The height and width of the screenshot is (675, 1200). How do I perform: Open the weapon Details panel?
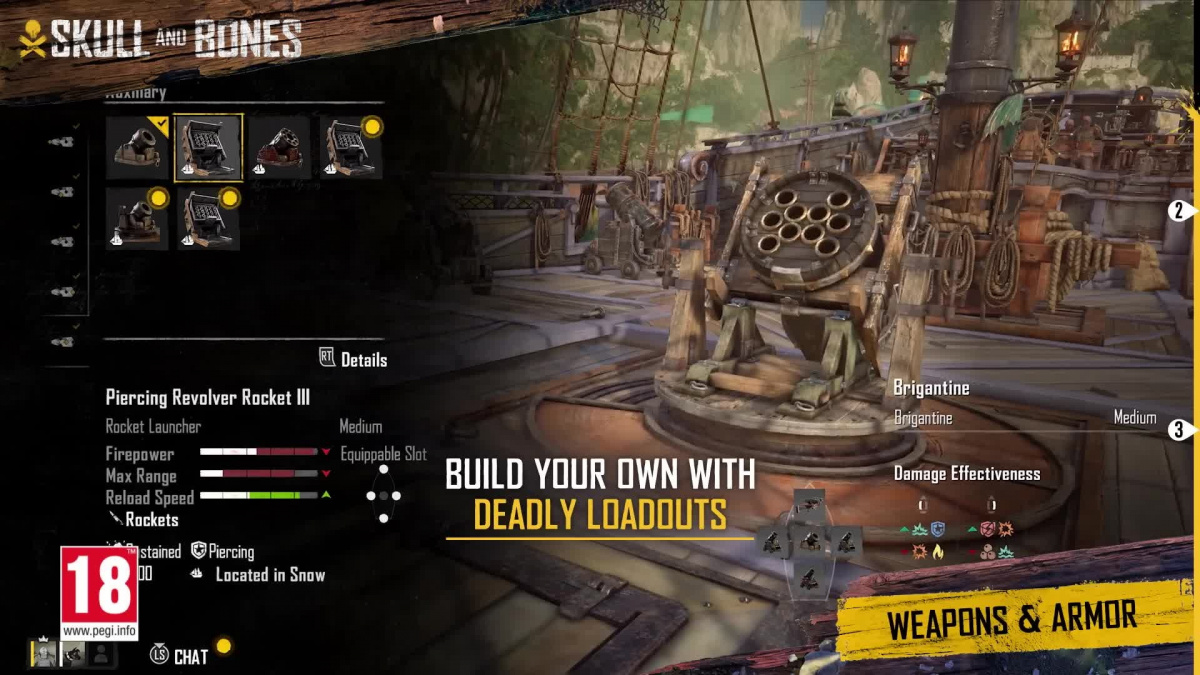[353, 359]
